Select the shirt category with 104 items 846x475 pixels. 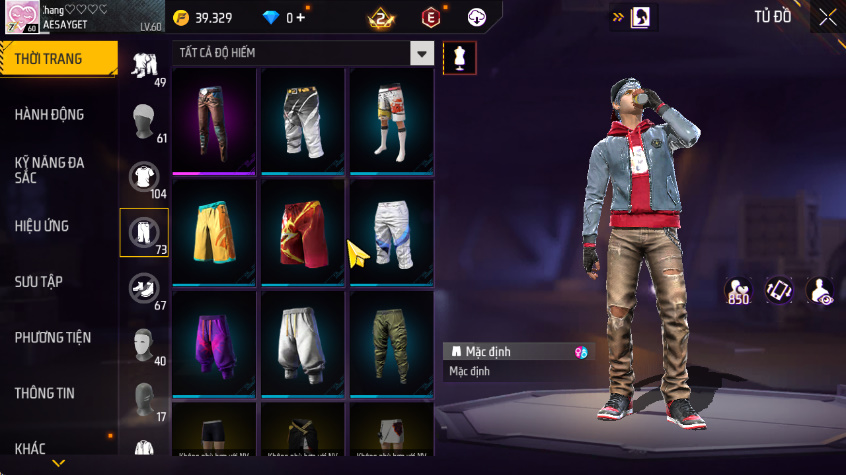(144, 177)
